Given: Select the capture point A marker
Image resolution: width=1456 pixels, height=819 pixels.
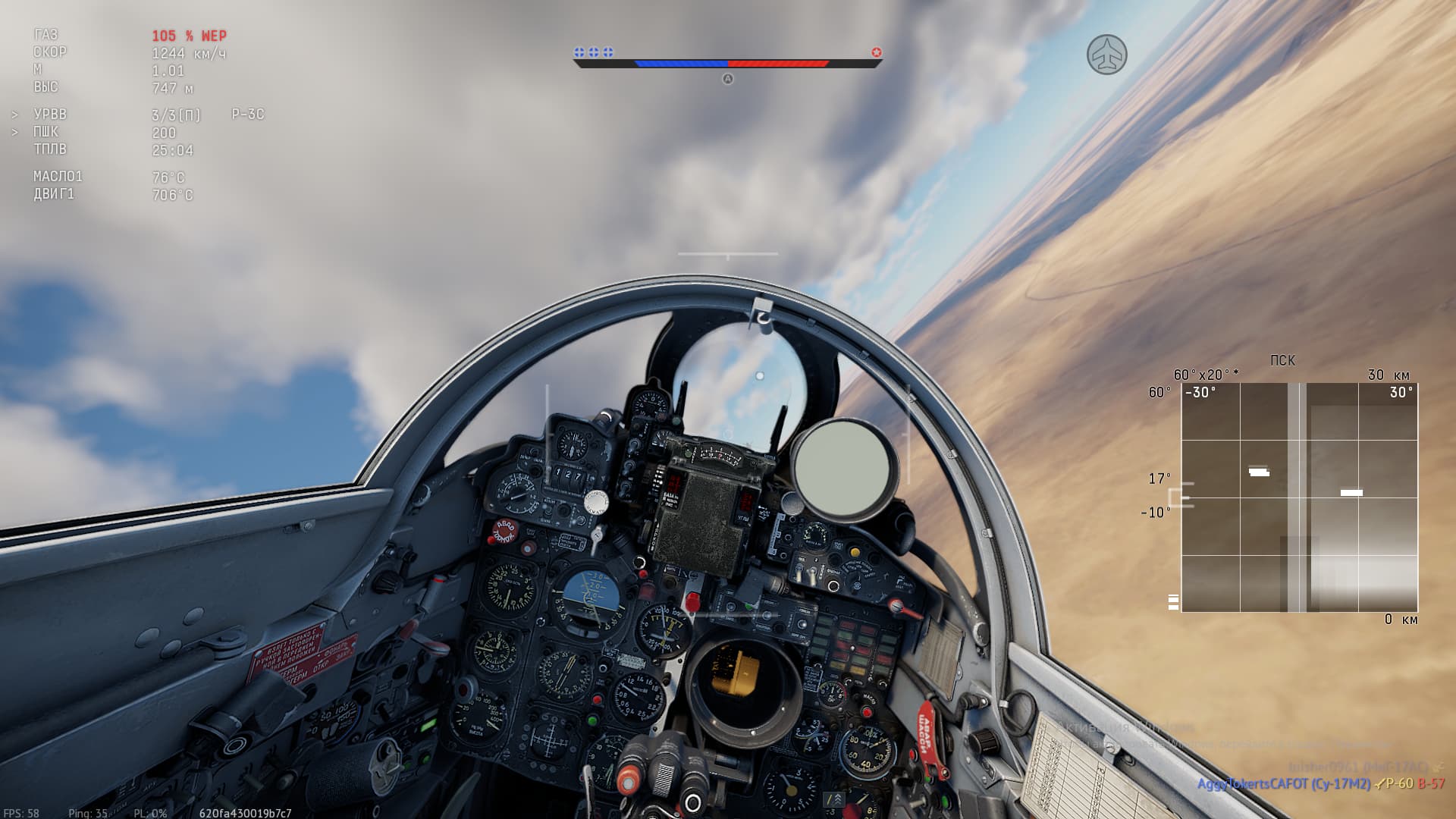Looking at the screenshot, I should [727, 79].
